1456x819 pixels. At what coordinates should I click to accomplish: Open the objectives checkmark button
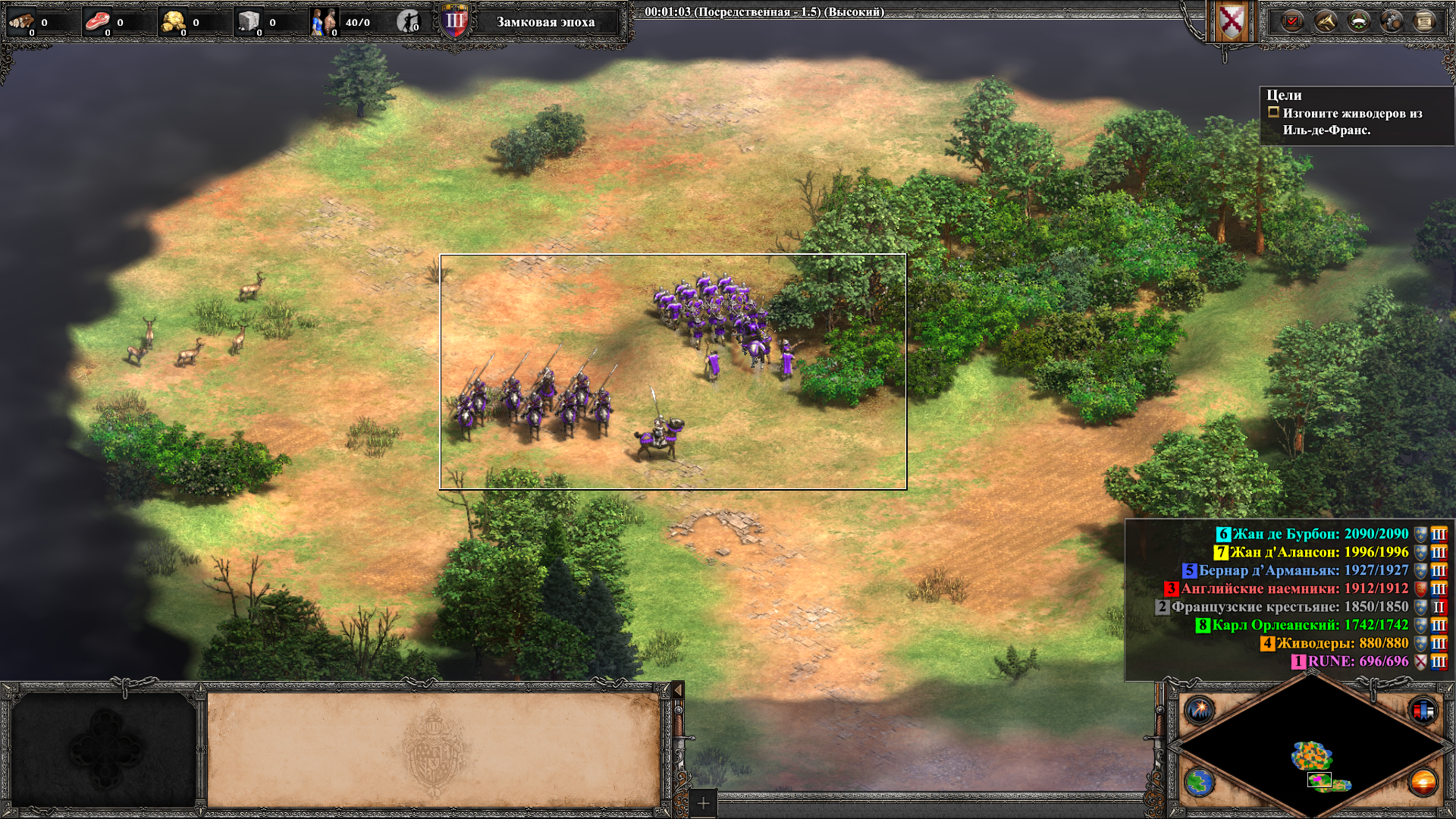point(1292,21)
